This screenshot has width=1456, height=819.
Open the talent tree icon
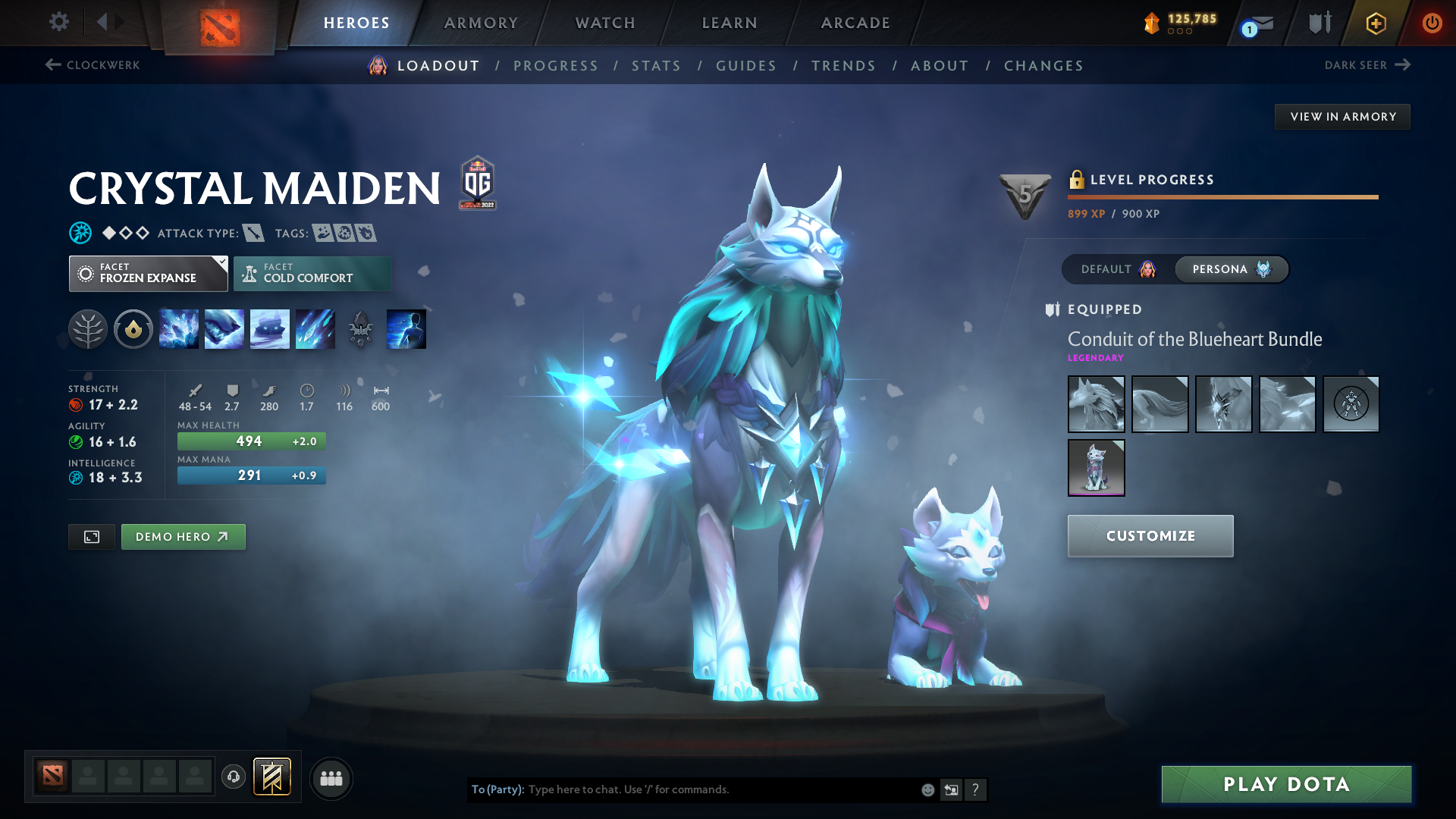pyautogui.click(x=87, y=328)
